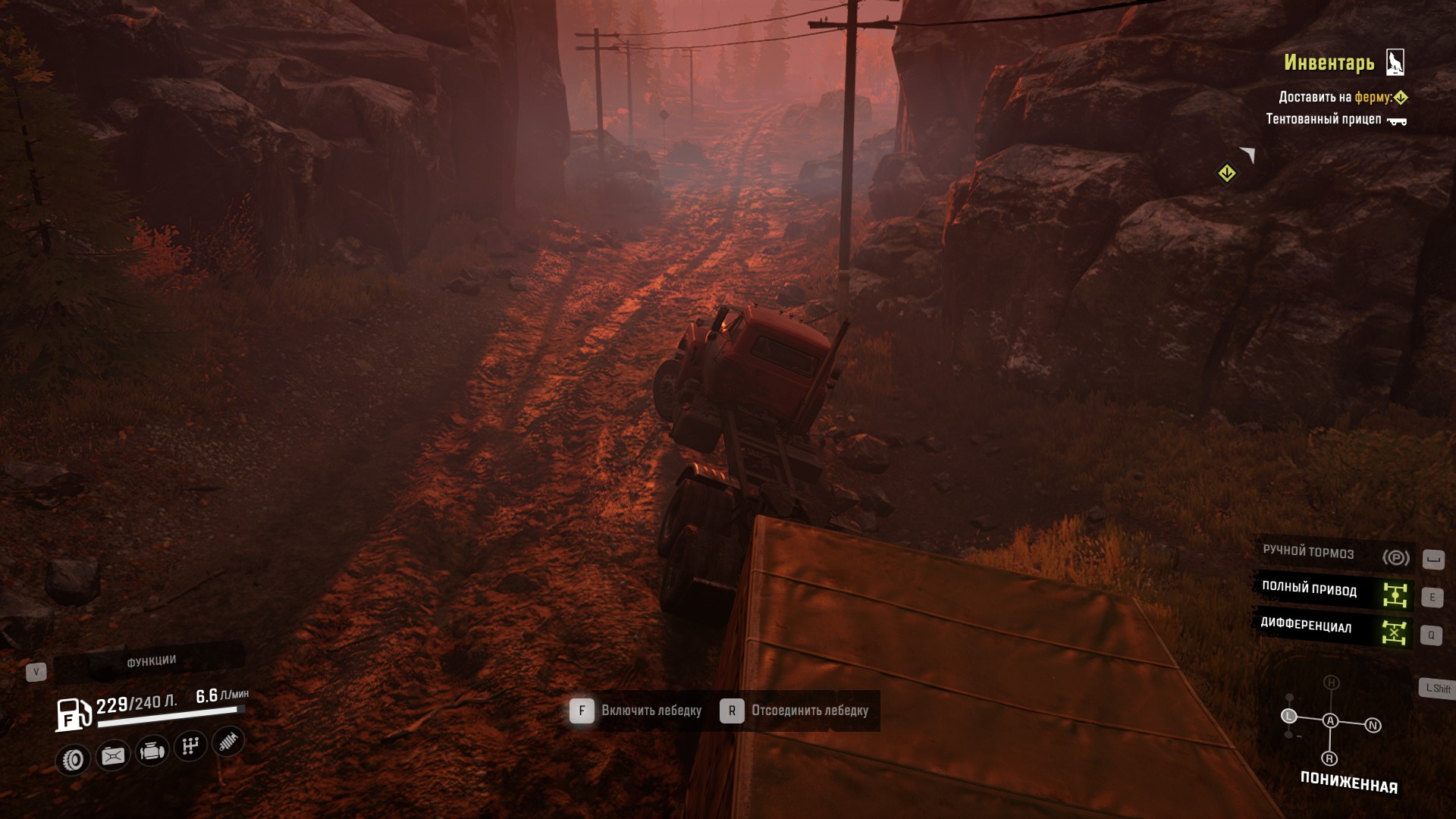The width and height of the screenshot is (1456, 819).
Task: Click the gearbox damage status icon
Action: click(x=190, y=745)
